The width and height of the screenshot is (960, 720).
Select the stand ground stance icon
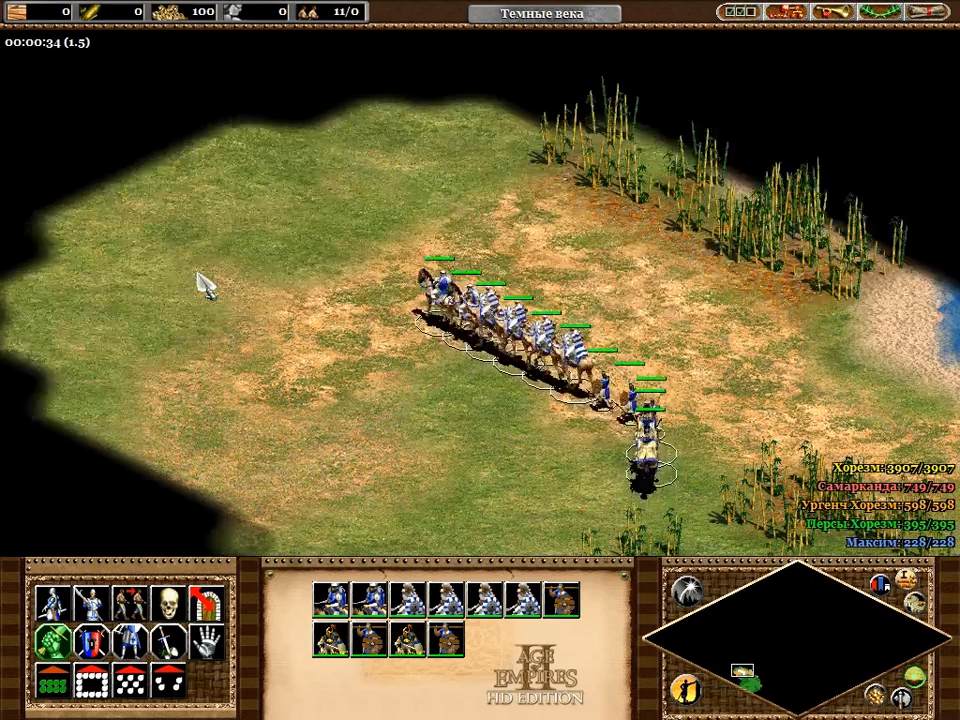129,642
